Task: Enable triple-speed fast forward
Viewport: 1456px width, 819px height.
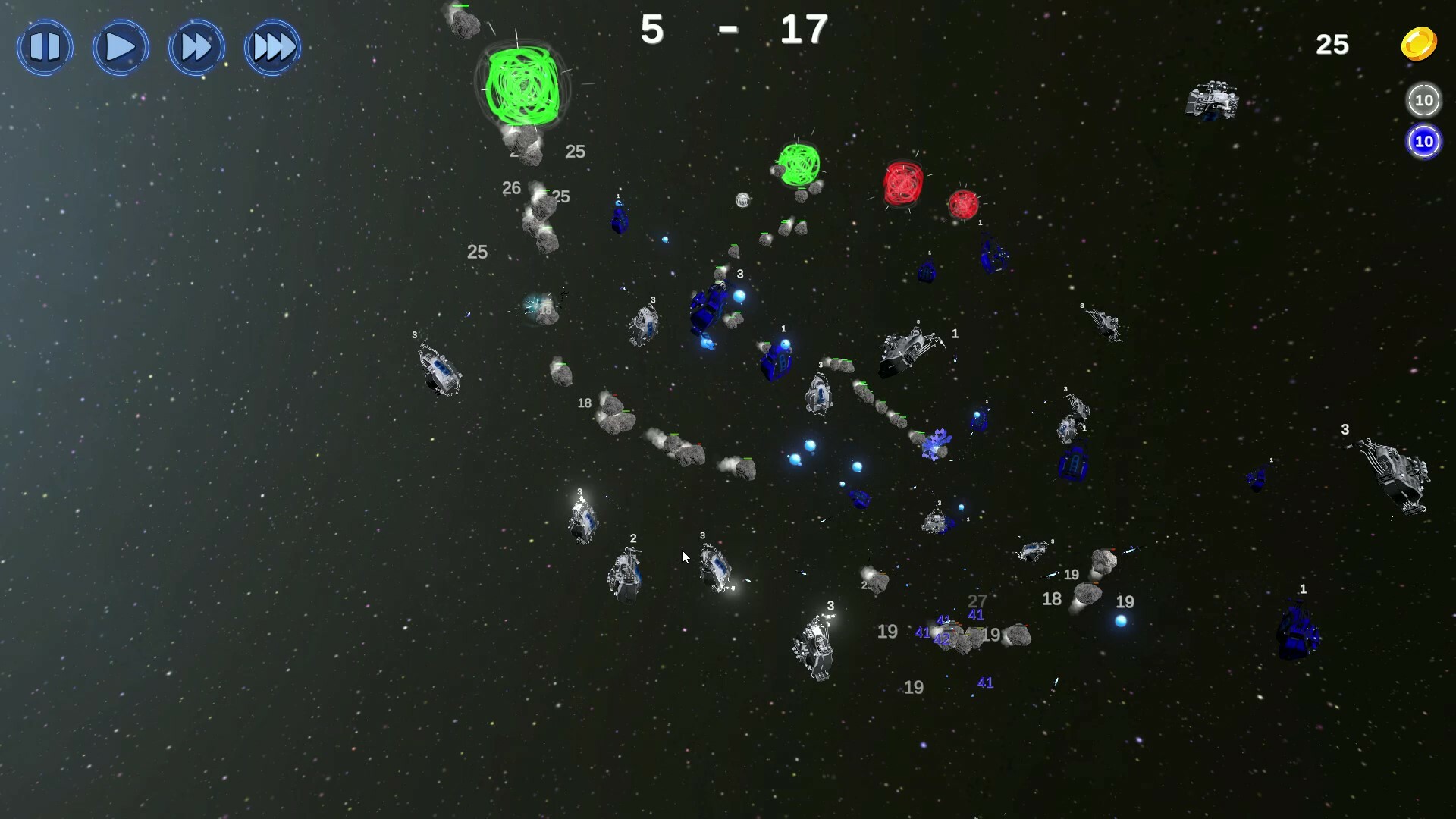Action: (x=272, y=47)
